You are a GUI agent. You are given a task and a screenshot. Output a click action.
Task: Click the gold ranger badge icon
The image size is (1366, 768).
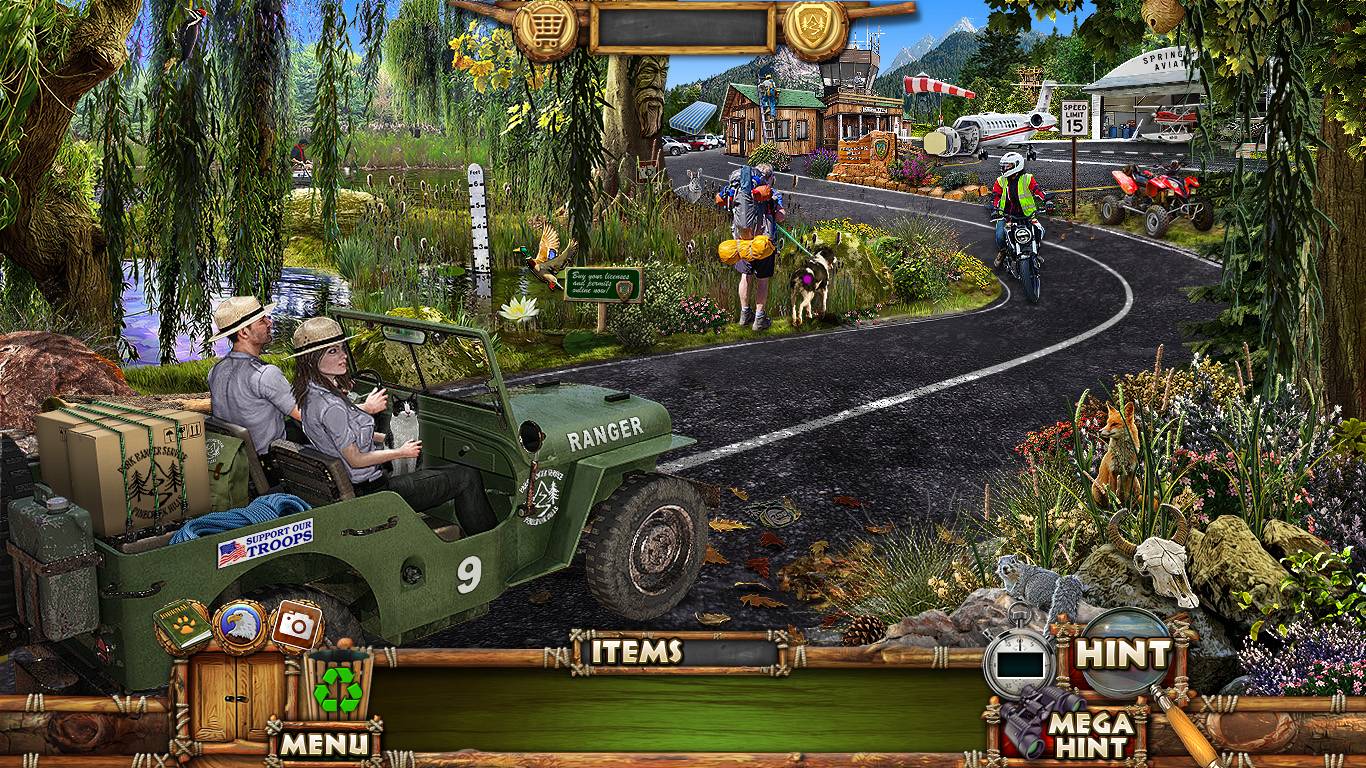pyautogui.click(x=815, y=26)
